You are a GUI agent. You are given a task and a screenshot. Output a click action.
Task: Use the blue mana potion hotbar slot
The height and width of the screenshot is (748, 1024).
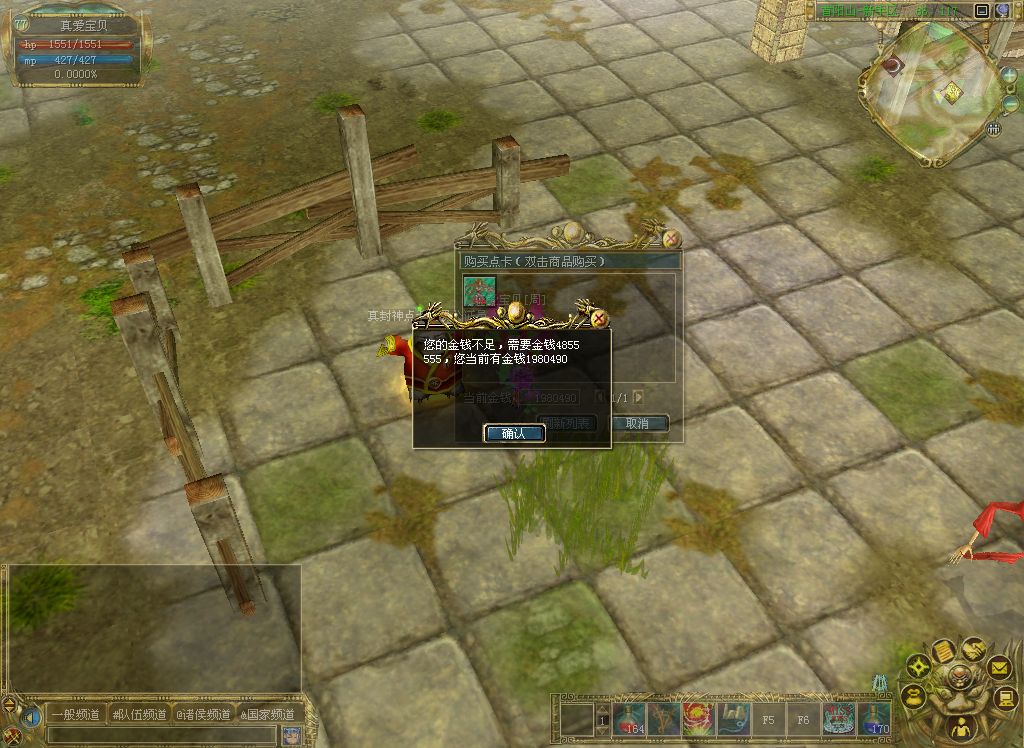(874, 719)
